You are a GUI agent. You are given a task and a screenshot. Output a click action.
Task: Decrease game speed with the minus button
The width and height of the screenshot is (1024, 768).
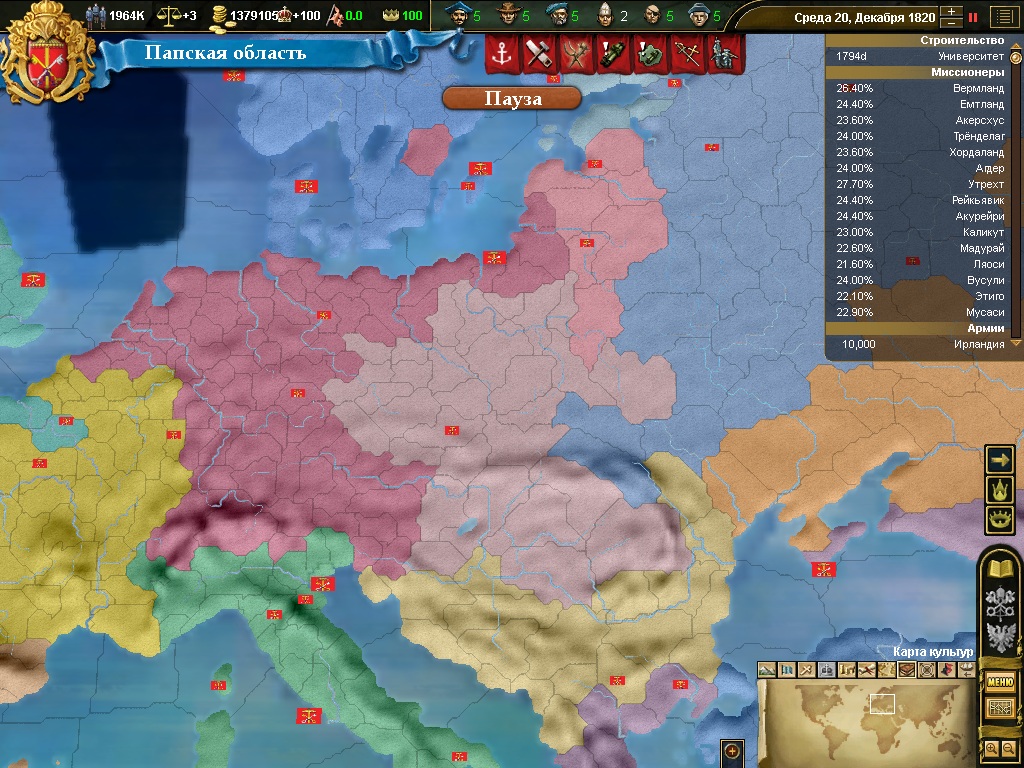950,23
